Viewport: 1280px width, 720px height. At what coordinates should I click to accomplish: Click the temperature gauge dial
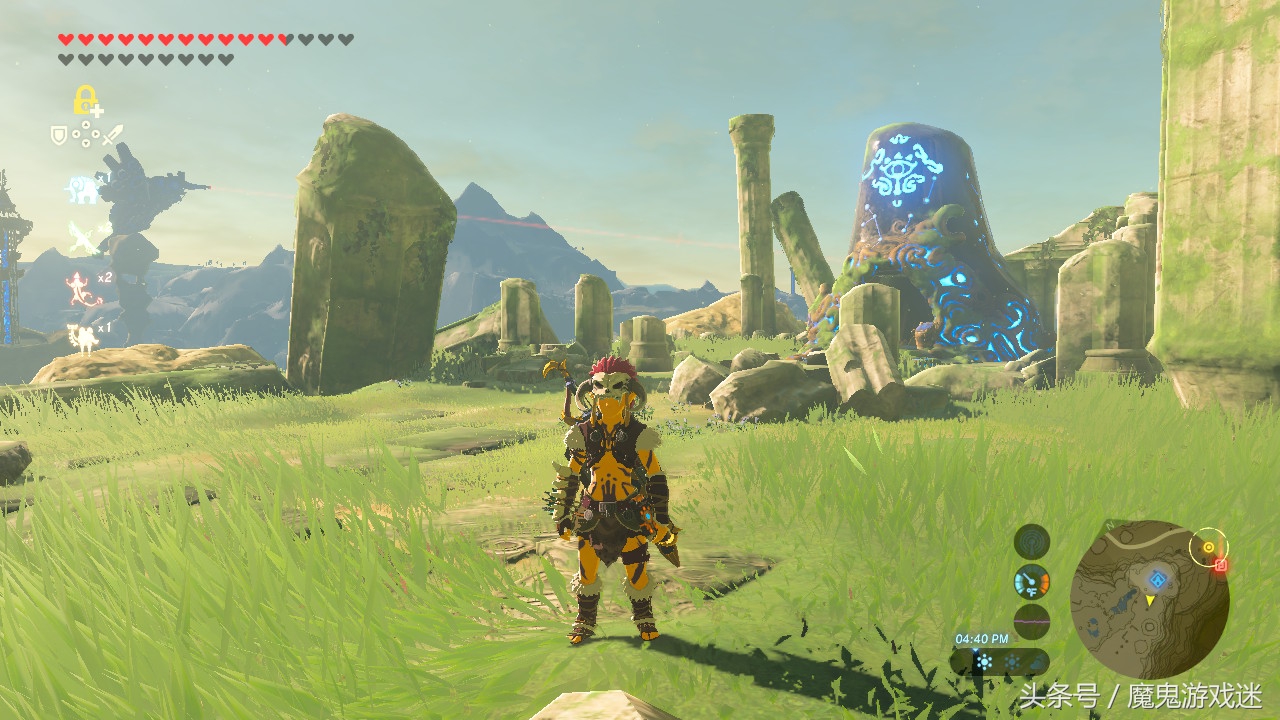pos(1032,581)
